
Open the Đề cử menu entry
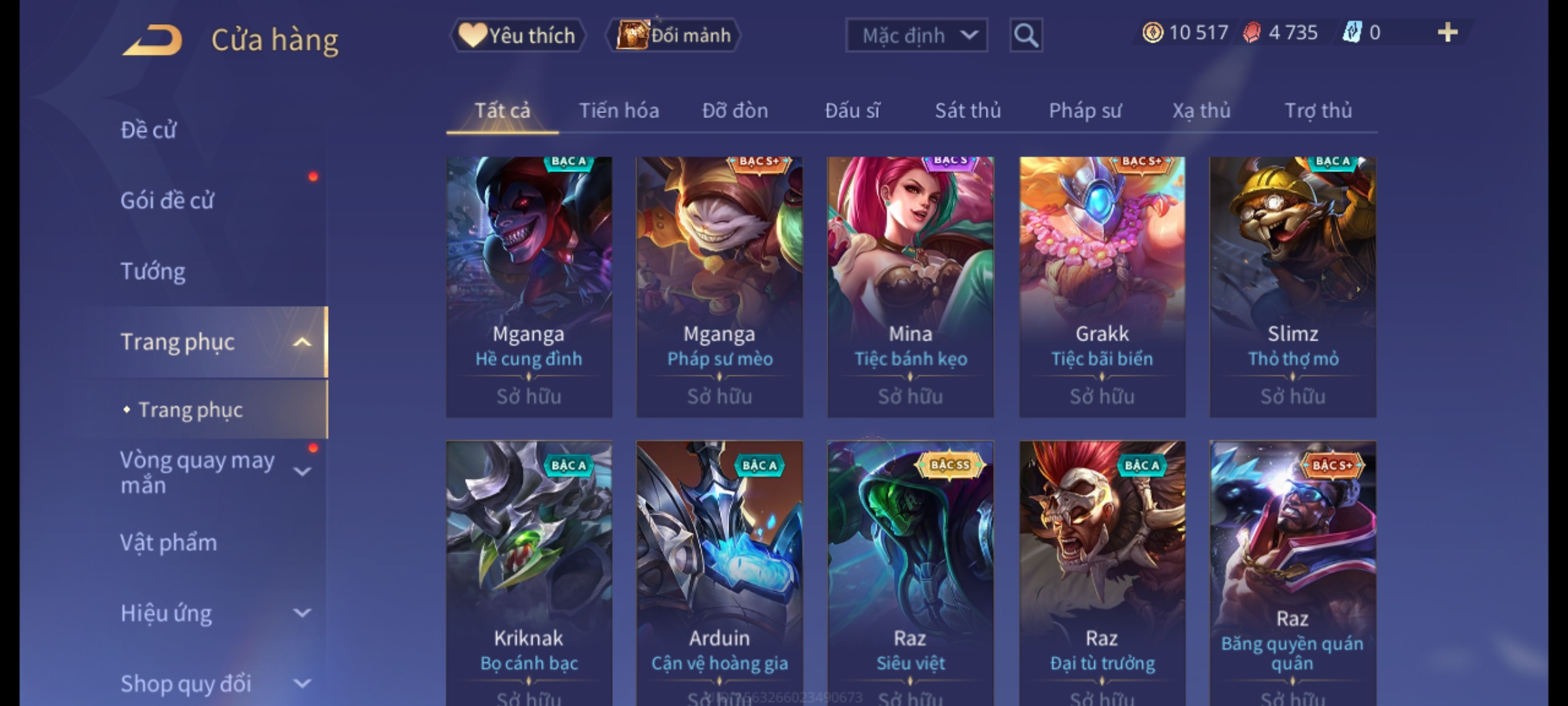(x=148, y=130)
